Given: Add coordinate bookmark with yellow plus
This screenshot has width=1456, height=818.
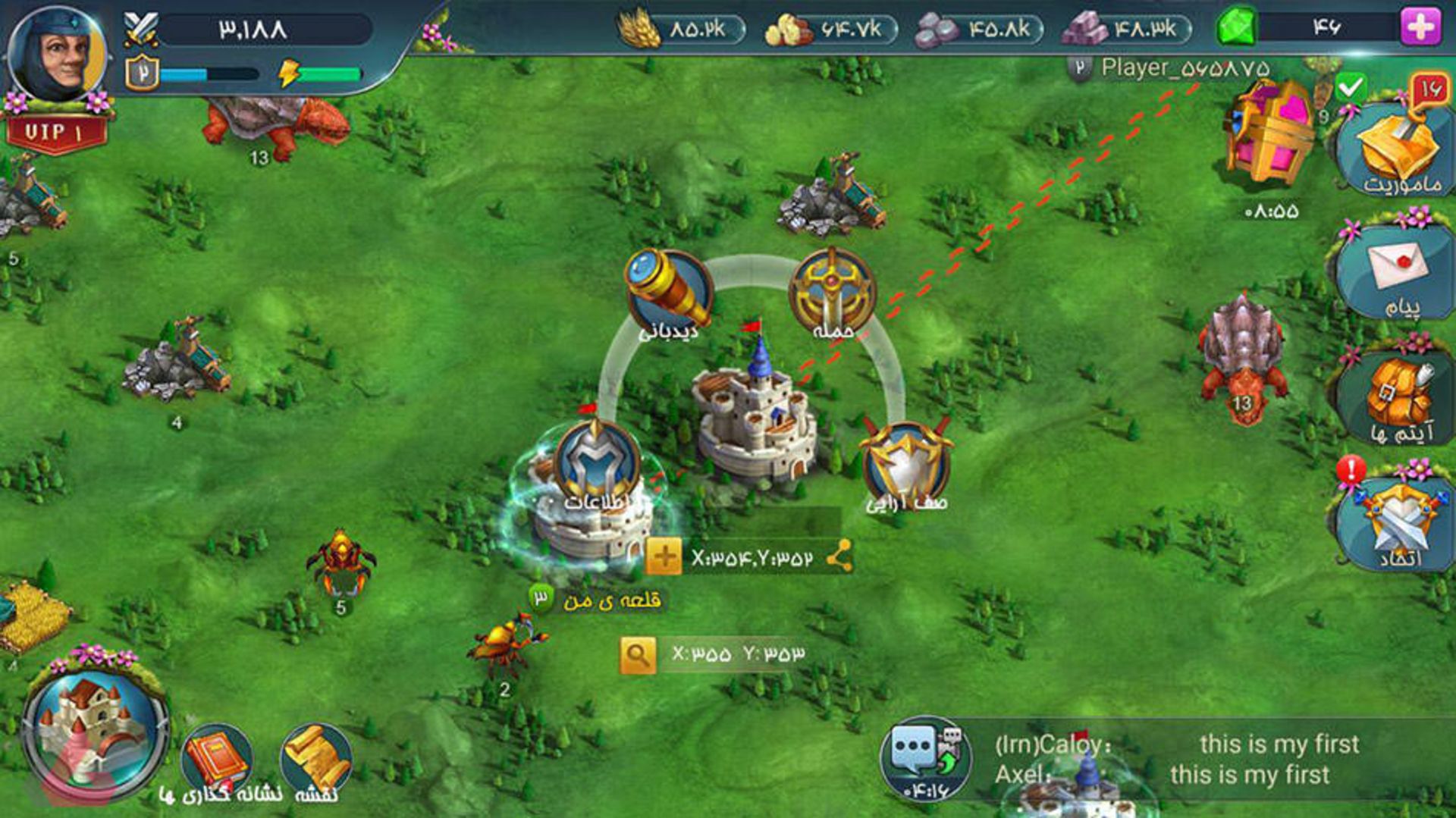Looking at the screenshot, I should [x=664, y=557].
